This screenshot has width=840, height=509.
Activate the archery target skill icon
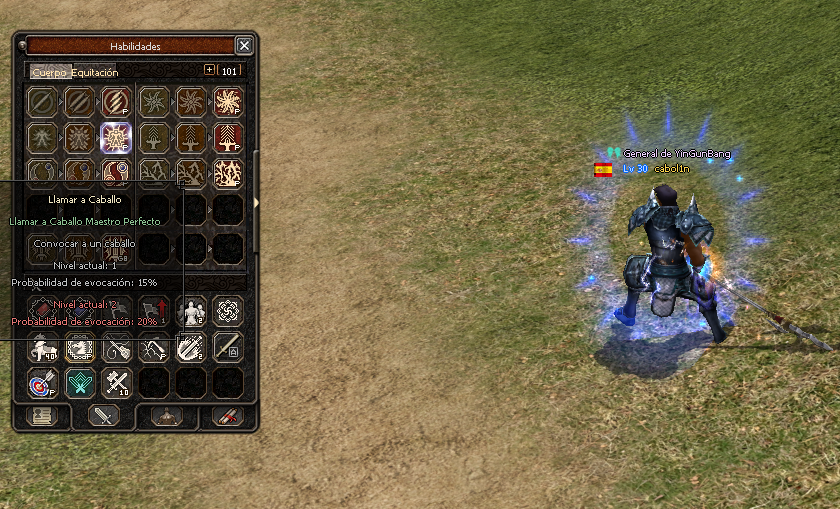coord(42,382)
